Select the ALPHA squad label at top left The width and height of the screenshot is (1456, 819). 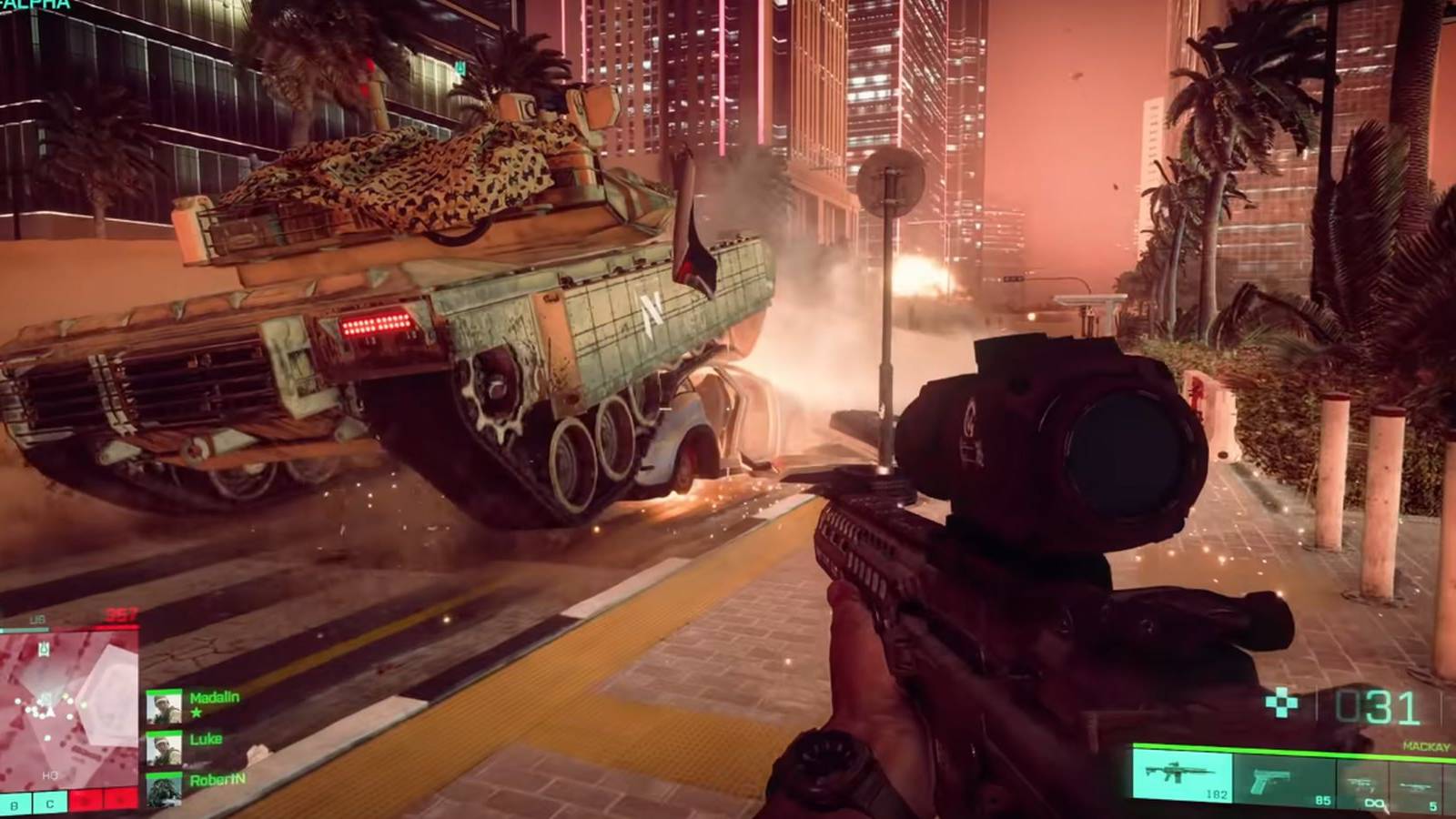click(36, 7)
